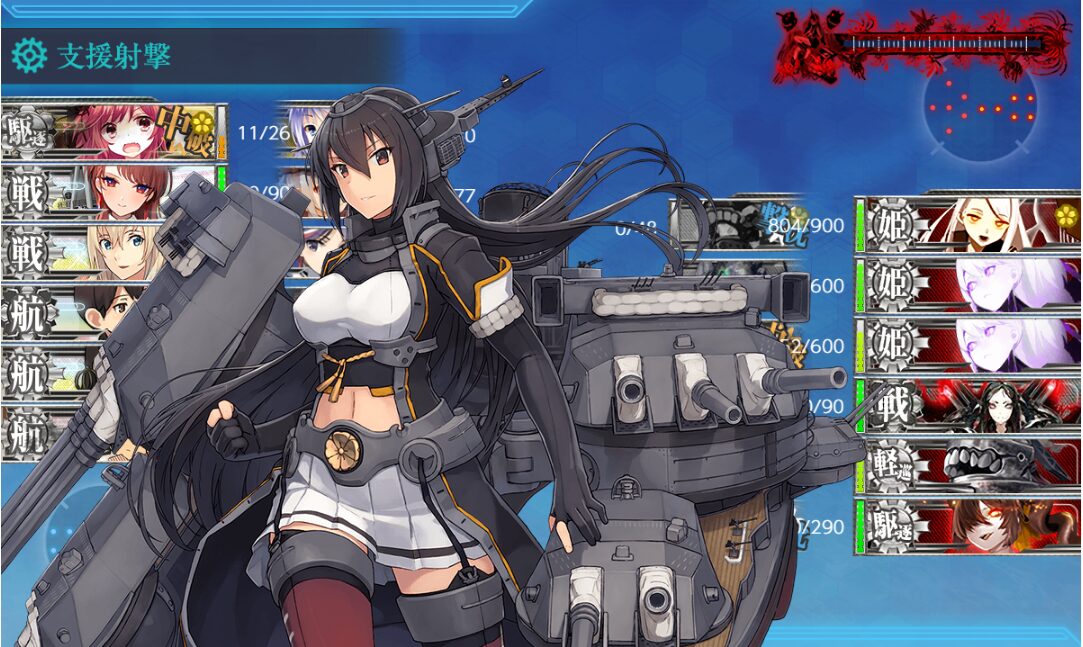Click the formation radar circle
Image resolution: width=1083 pixels, height=647 pixels.
[x=980, y=107]
